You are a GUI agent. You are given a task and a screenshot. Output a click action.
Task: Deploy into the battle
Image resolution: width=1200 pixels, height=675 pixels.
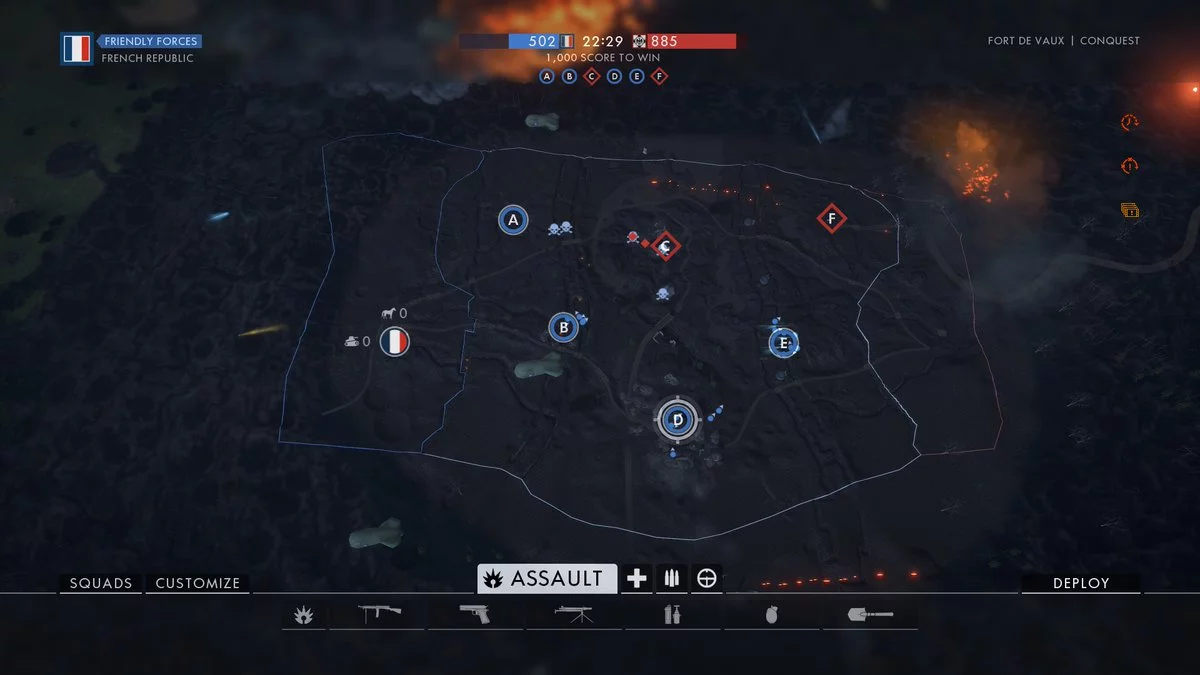click(1080, 582)
